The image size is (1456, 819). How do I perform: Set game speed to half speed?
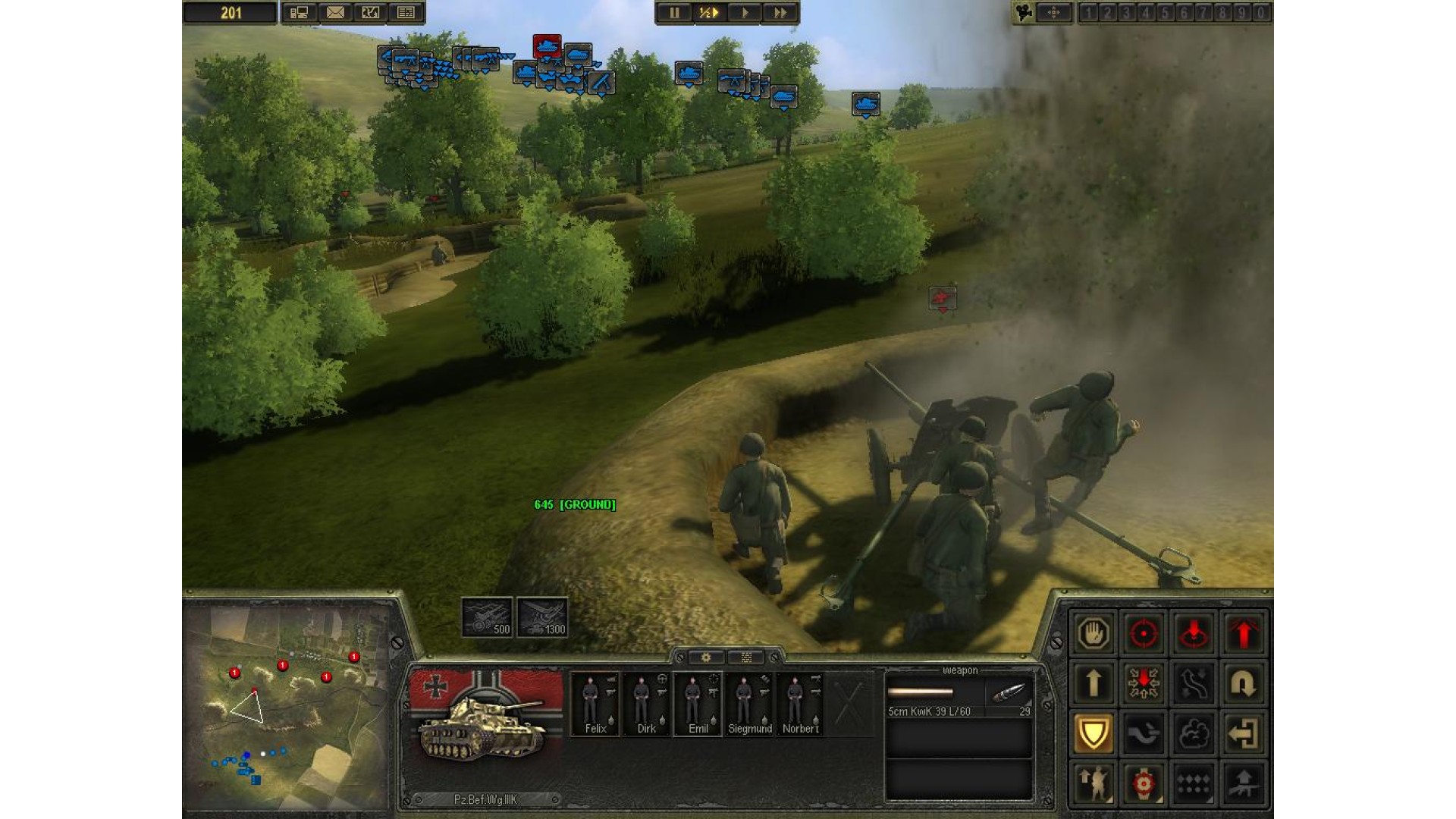tap(708, 13)
